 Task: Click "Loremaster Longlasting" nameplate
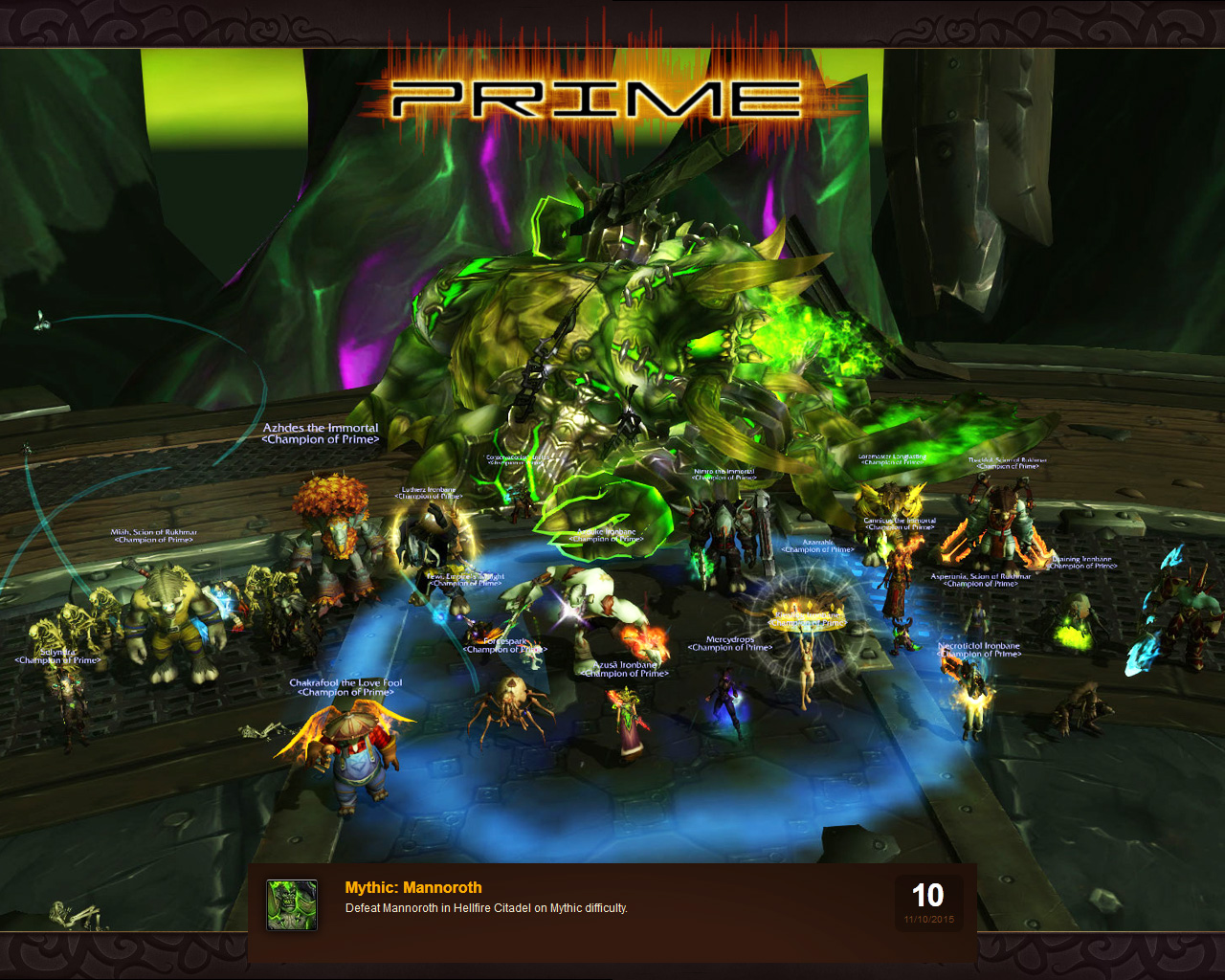pos(892,457)
